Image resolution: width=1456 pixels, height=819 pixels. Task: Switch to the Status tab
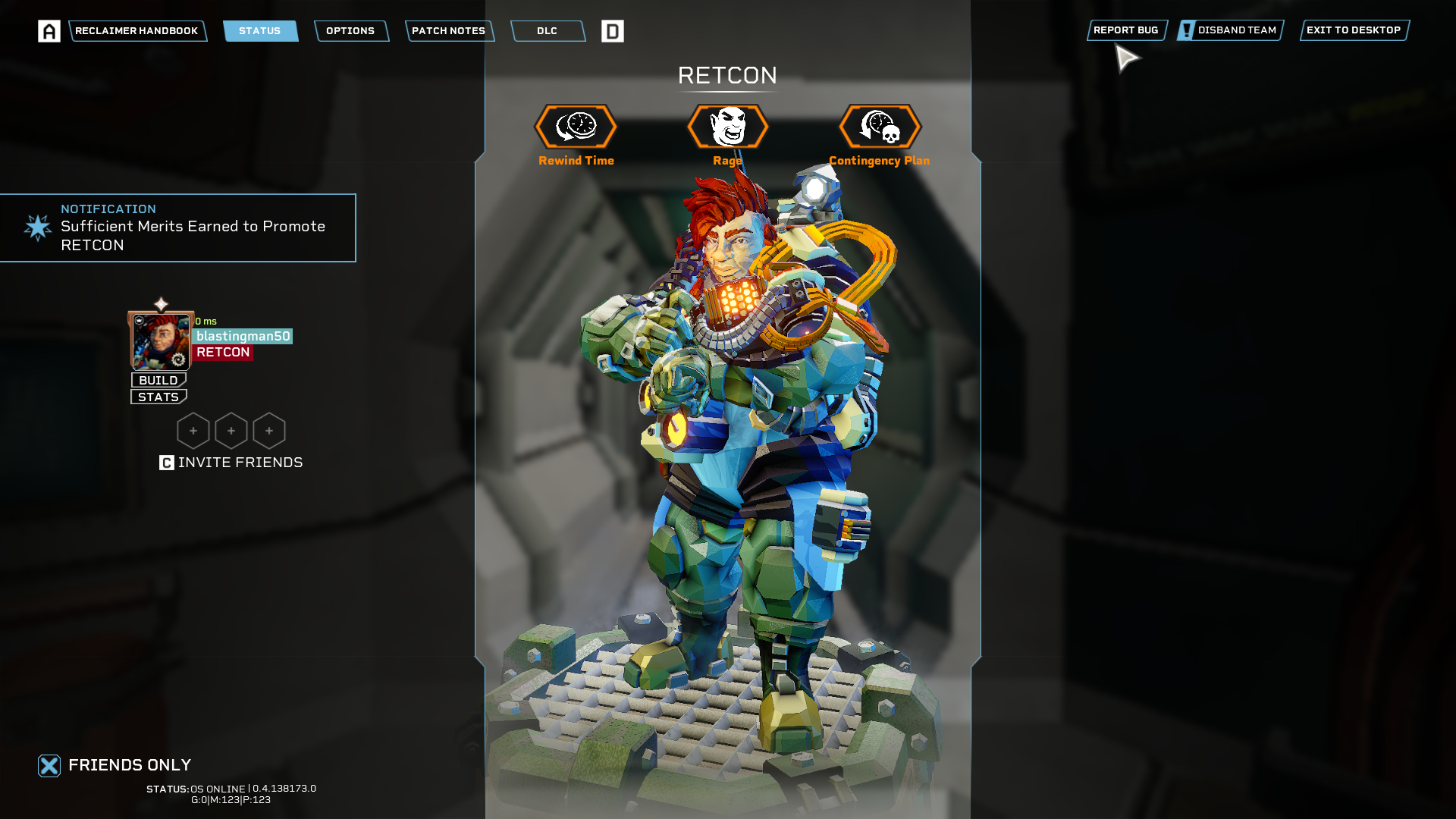coord(260,31)
